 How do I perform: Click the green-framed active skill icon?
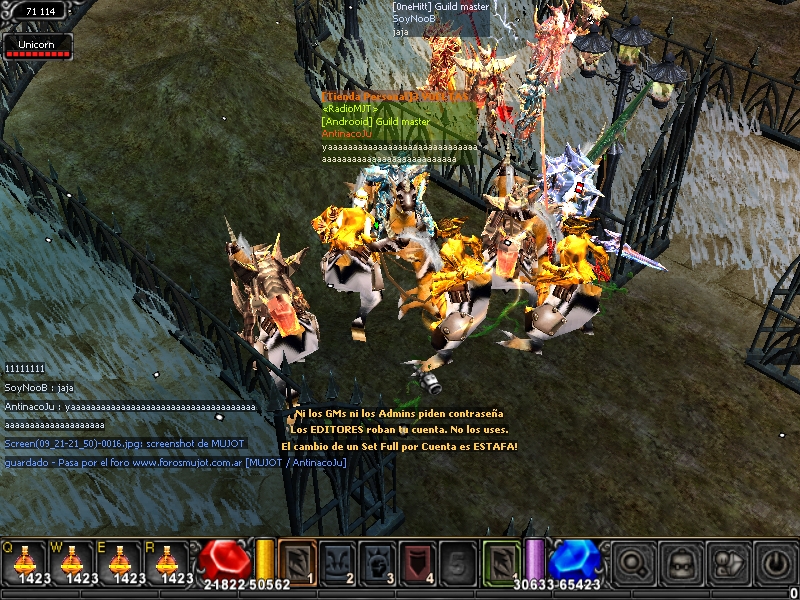coord(502,561)
